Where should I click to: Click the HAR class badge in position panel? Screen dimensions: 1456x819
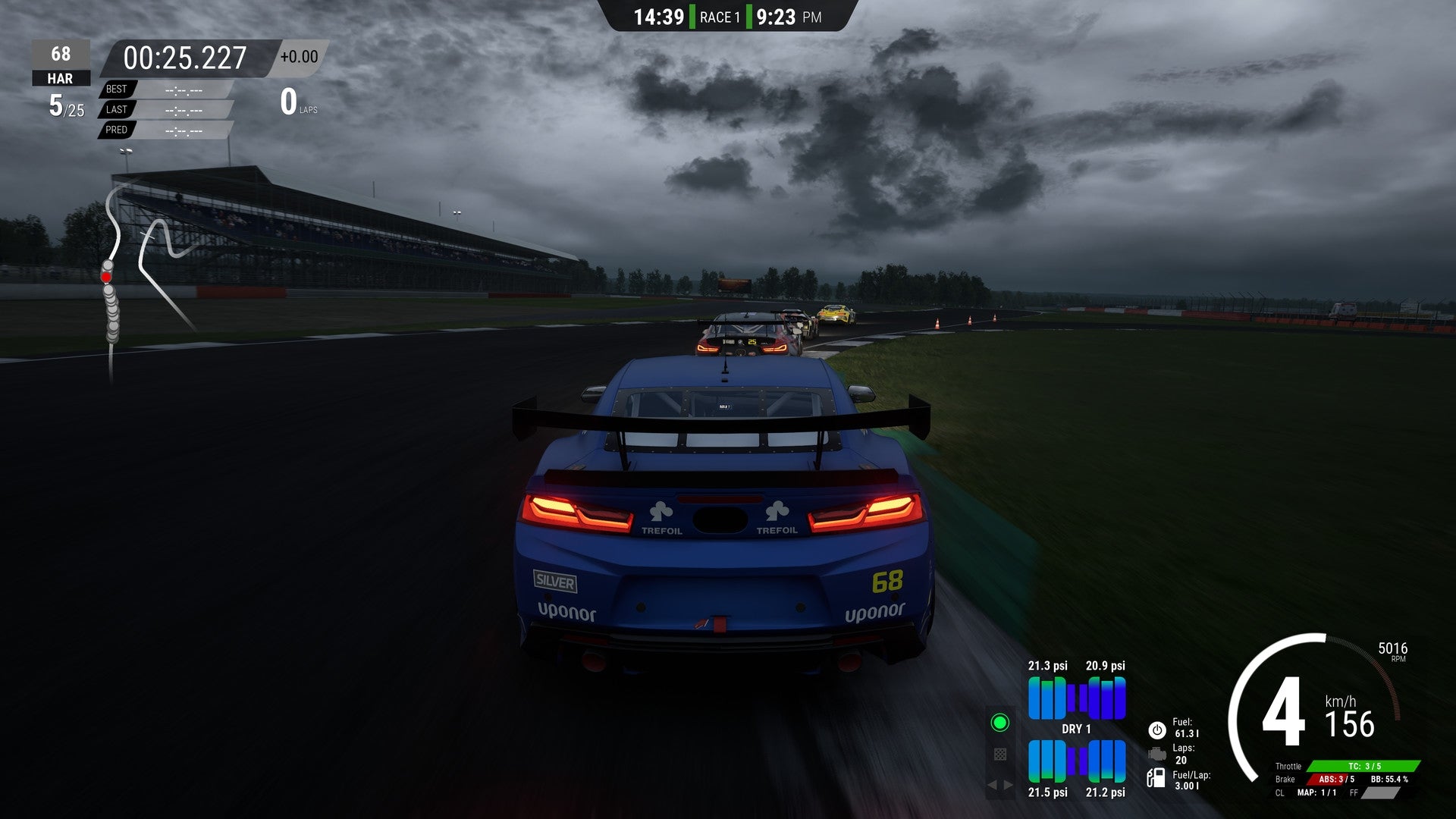[61, 78]
